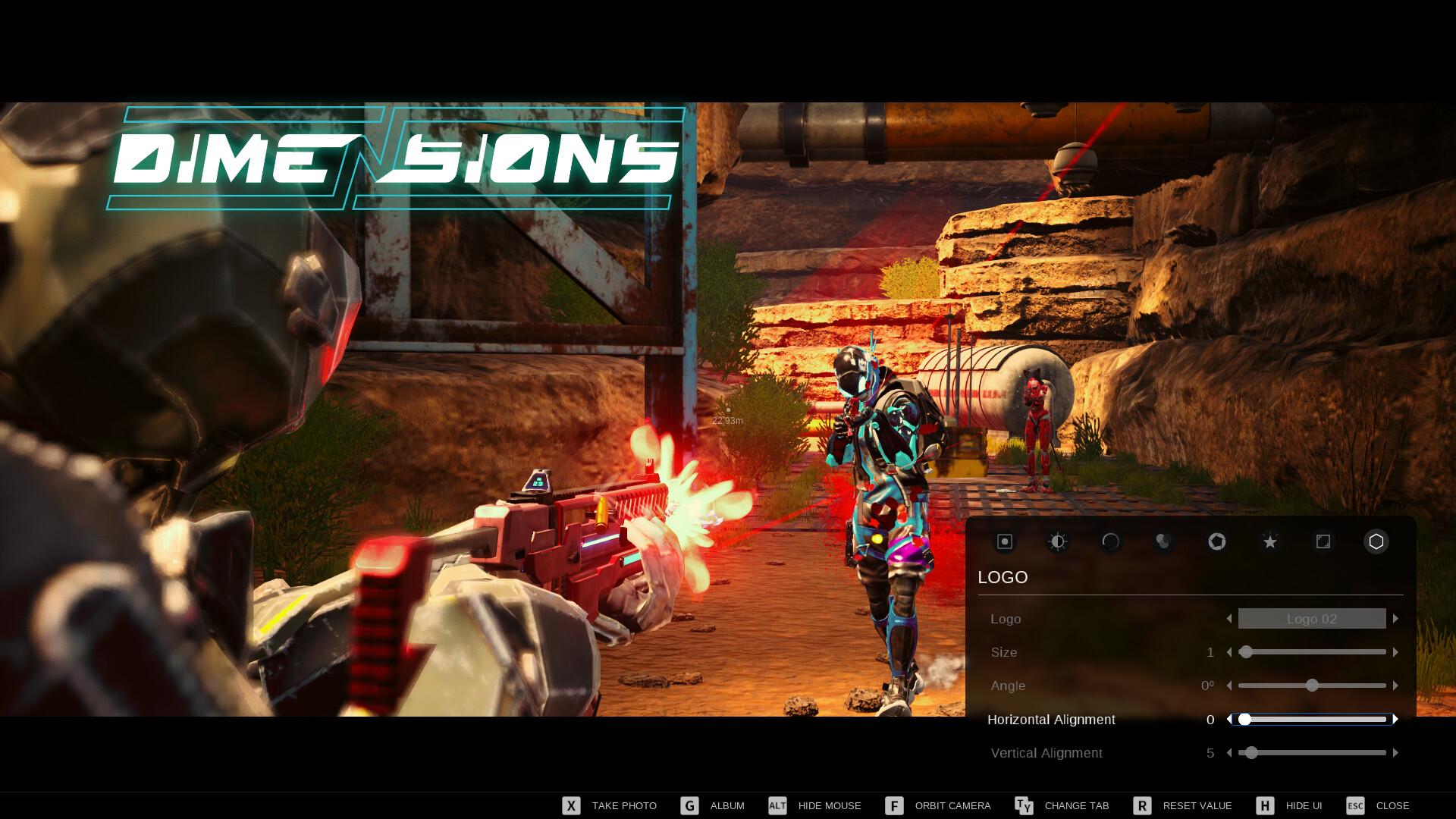Increase Horizontal Alignment with right arrow

point(1395,719)
